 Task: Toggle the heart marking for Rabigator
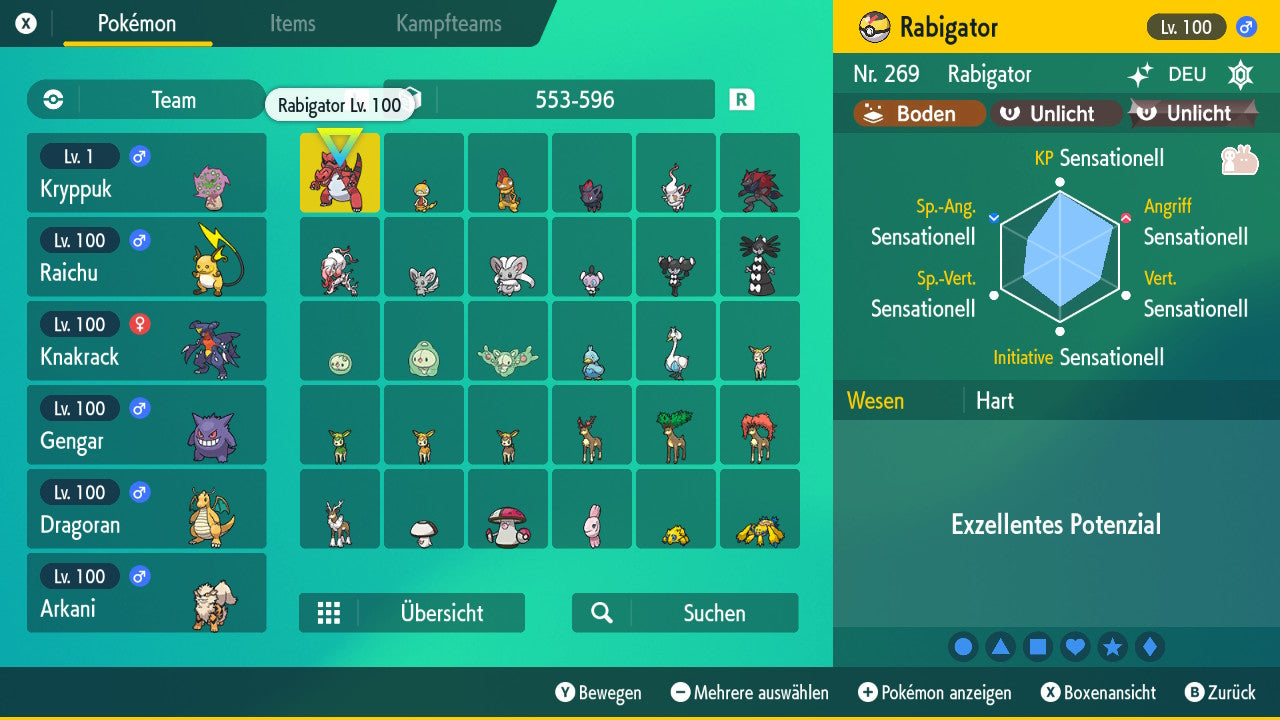click(1075, 647)
